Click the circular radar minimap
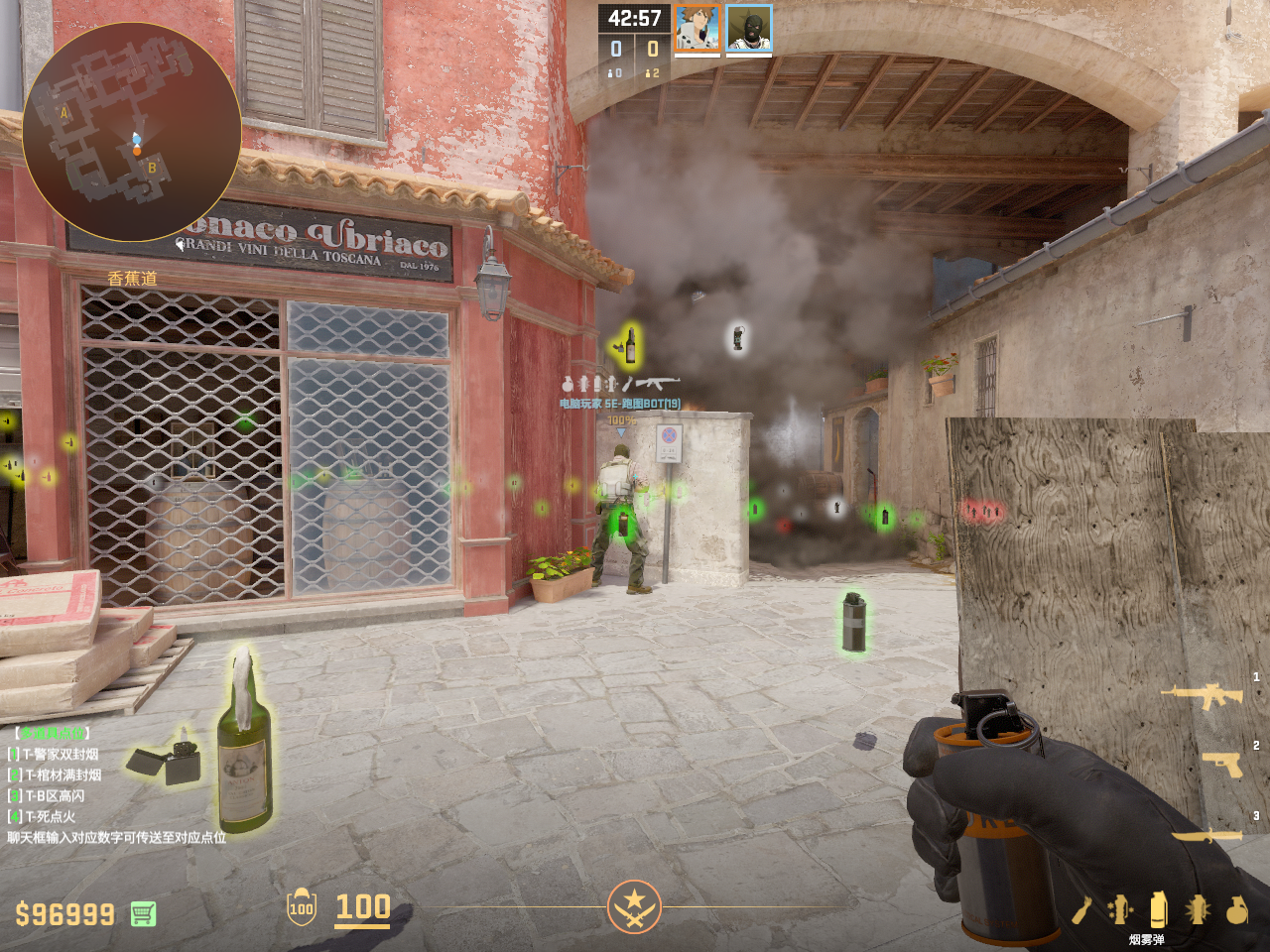1270x952 pixels. pyautogui.click(x=131, y=132)
